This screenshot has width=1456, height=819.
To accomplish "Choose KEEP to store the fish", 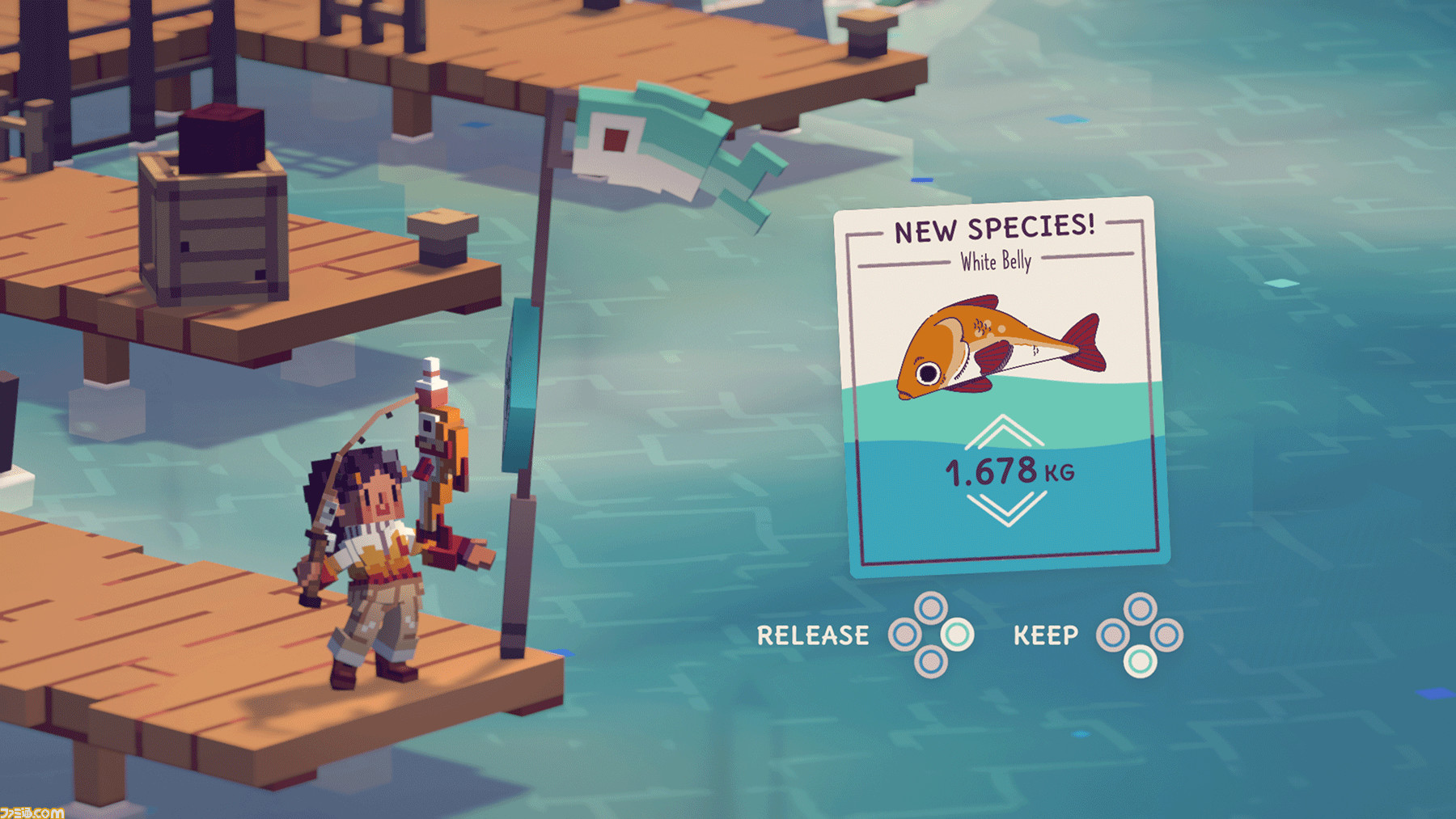I will [x=1048, y=635].
